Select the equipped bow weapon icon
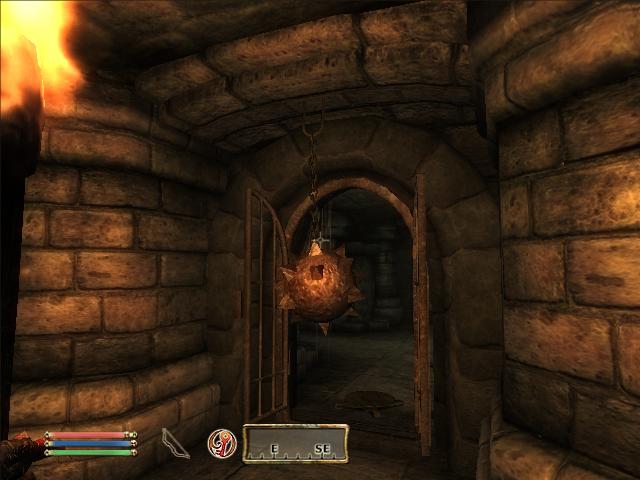 point(175,442)
